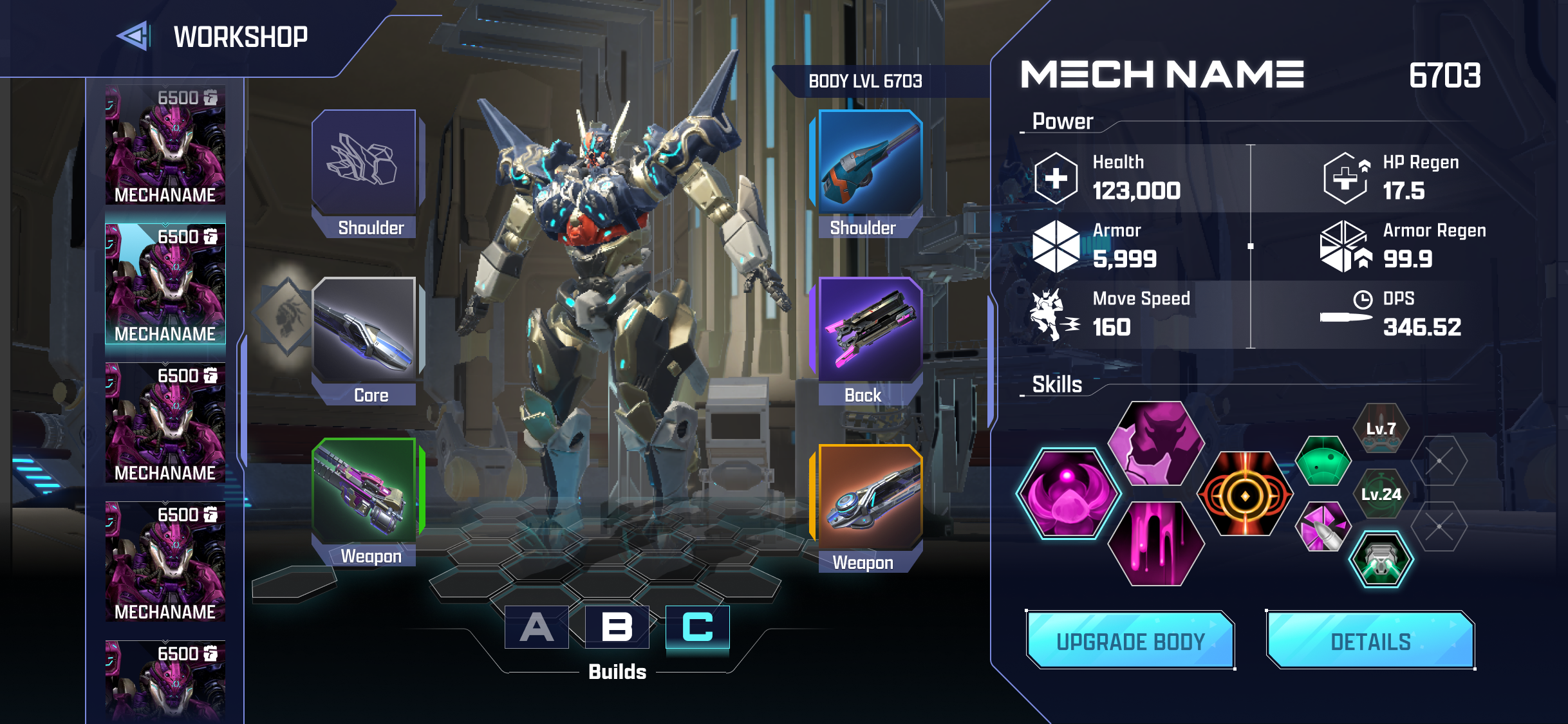Select the blue Shoulder equipment slot
The image size is (1568, 724).
click(866, 164)
